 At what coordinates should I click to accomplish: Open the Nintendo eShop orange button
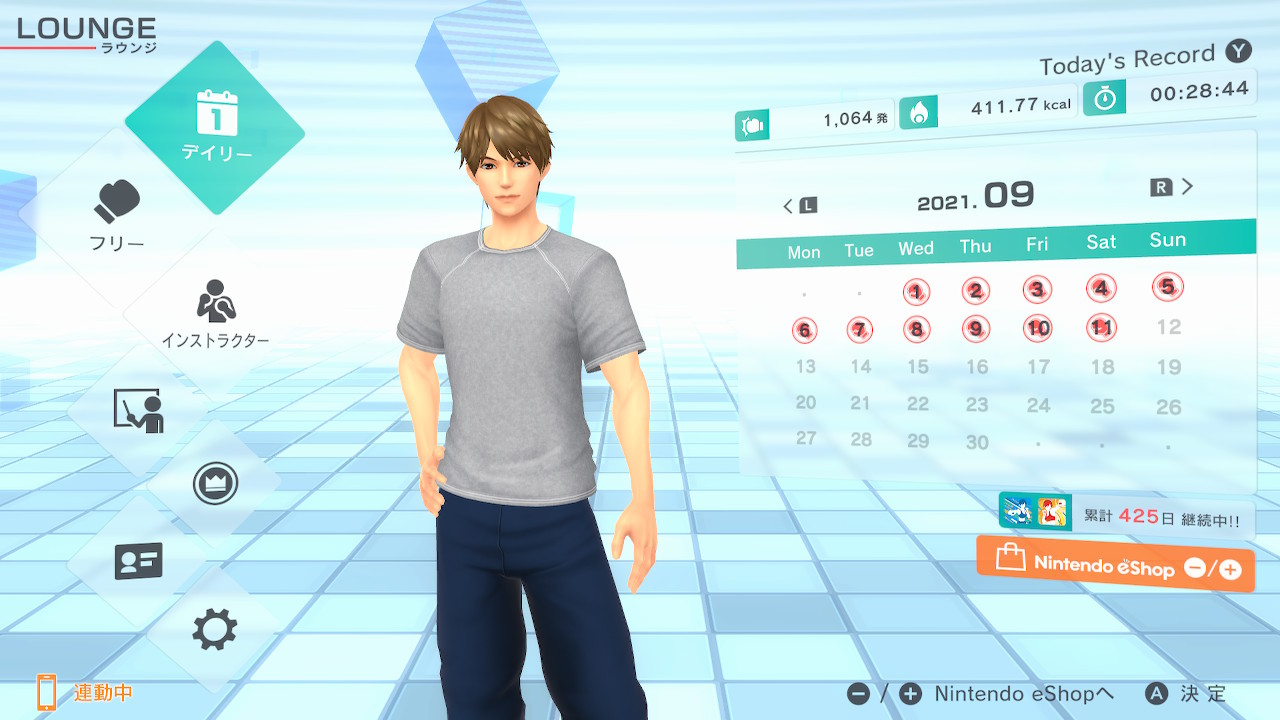click(x=1115, y=566)
